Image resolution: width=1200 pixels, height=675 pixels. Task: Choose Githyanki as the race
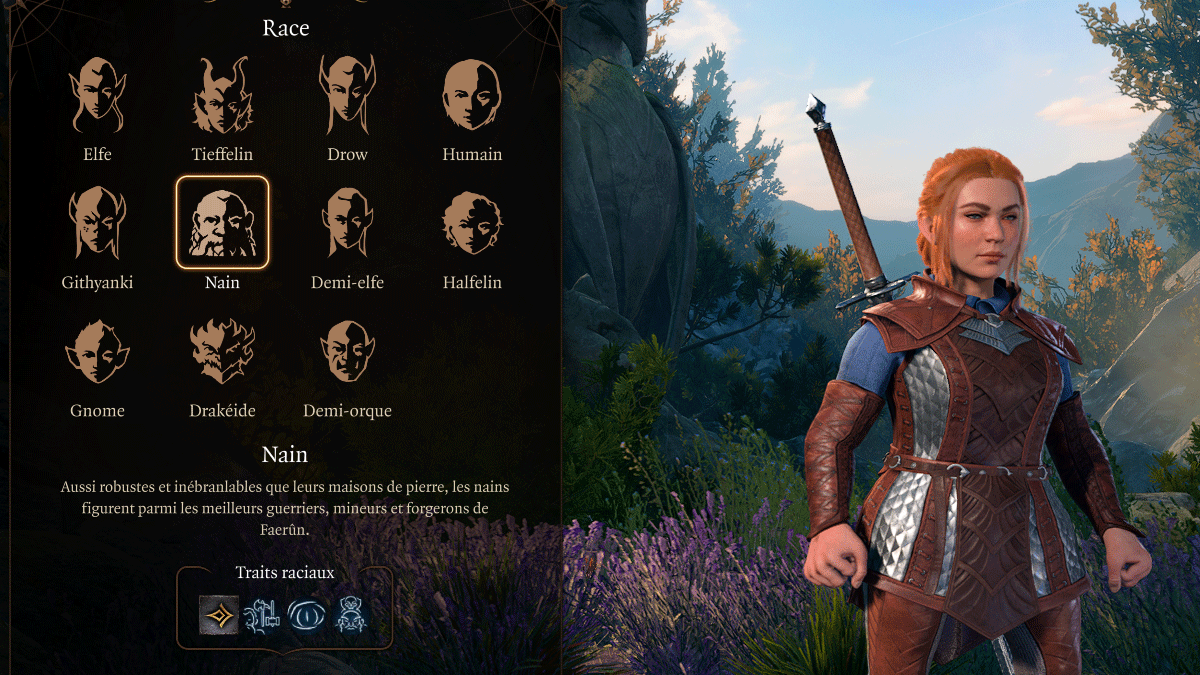tap(97, 223)
